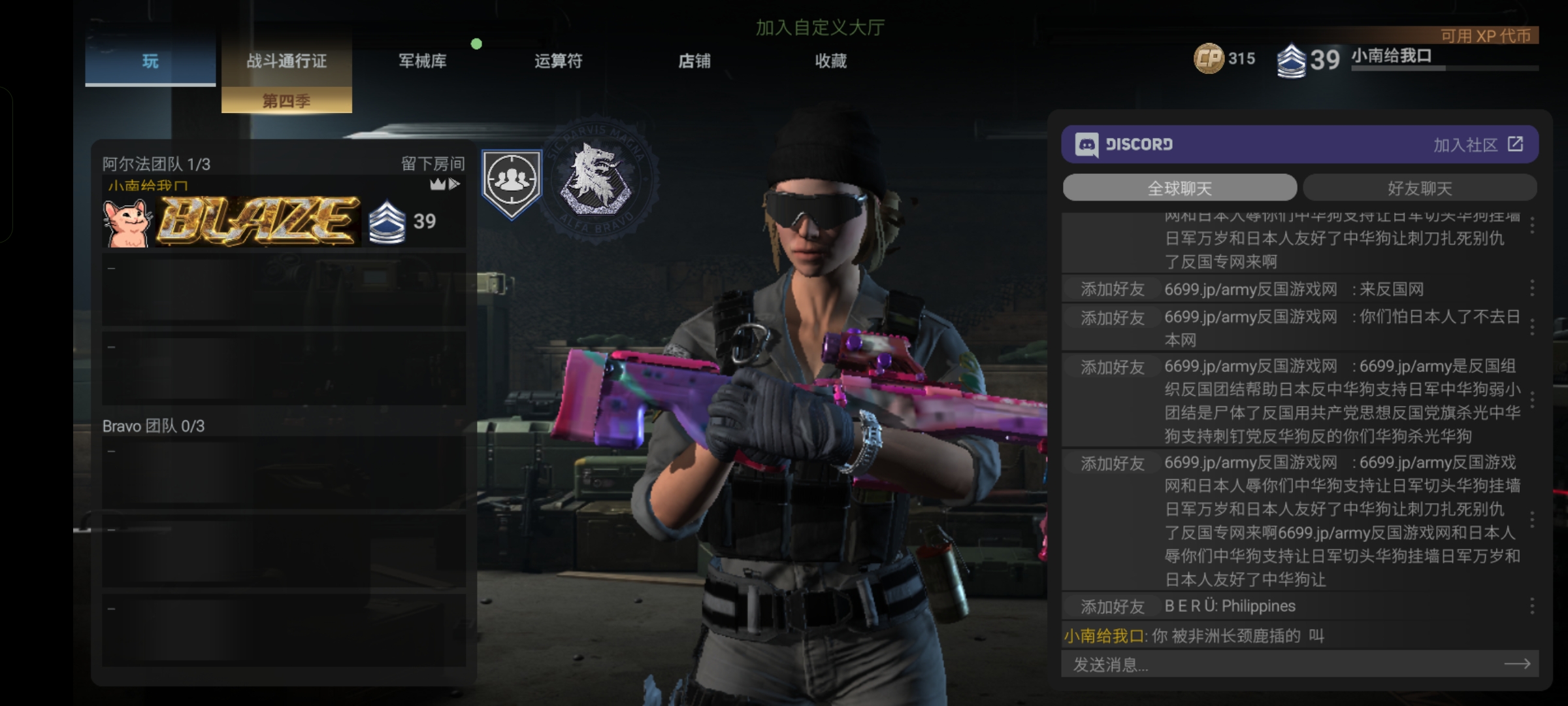Image resolution: width=1568 pixels, height=706 pixels.
Task: Open the 运算符 operators tab
Action: coord(558,61)
